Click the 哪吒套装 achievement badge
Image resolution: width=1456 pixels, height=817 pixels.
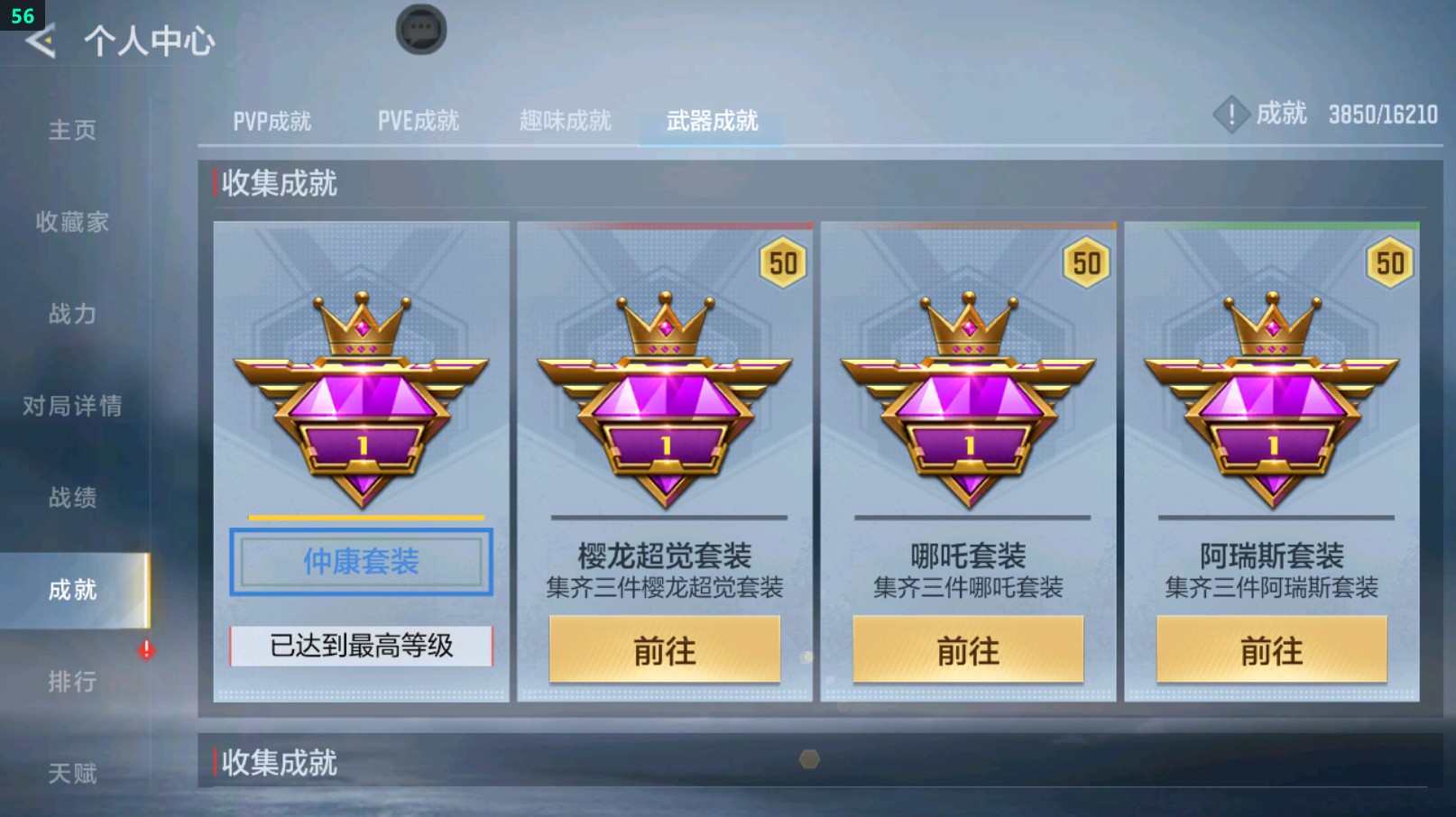[x=968, y=397]
